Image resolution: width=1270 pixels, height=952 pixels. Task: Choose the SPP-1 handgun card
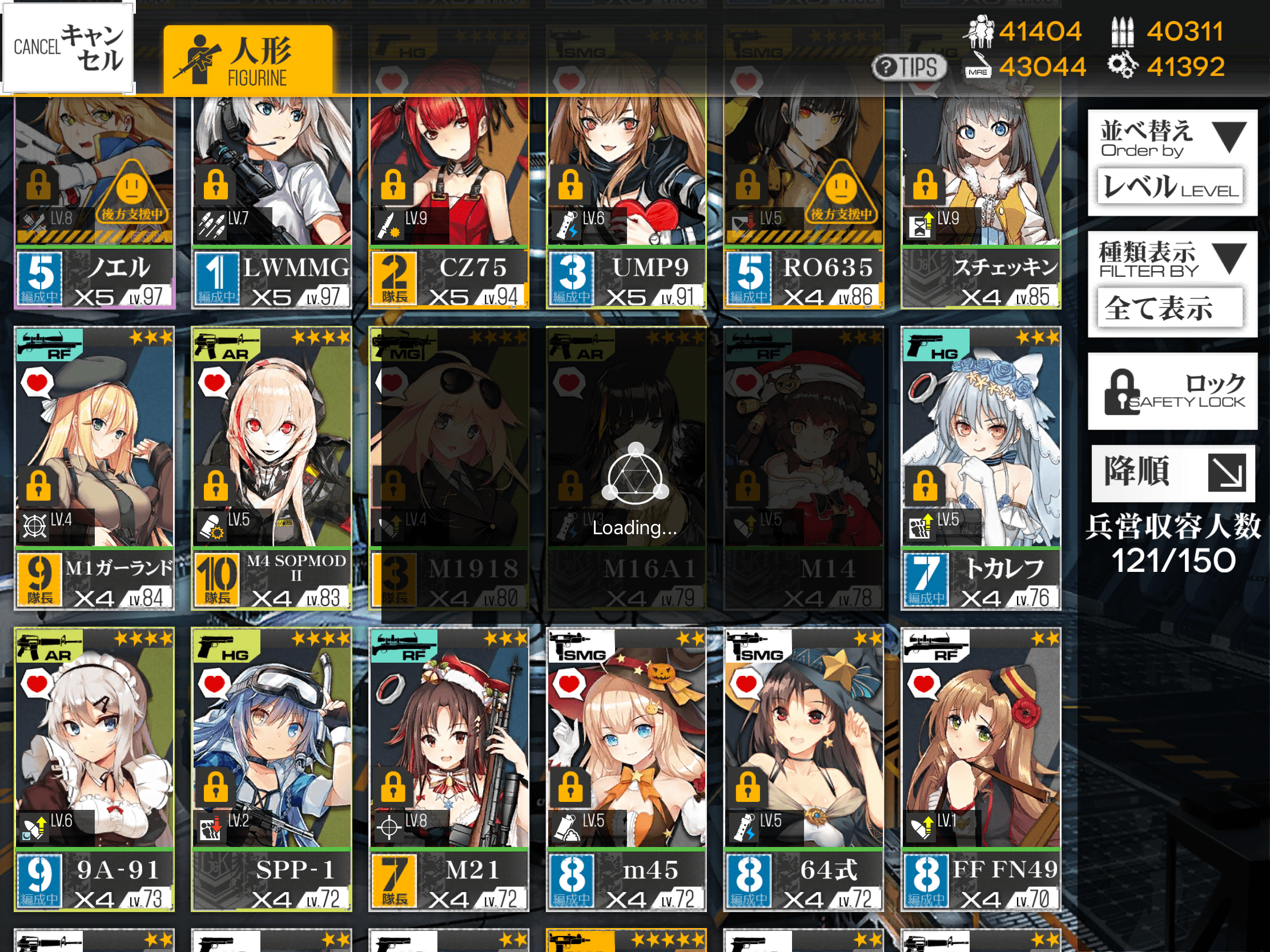(x=271, y=769)
